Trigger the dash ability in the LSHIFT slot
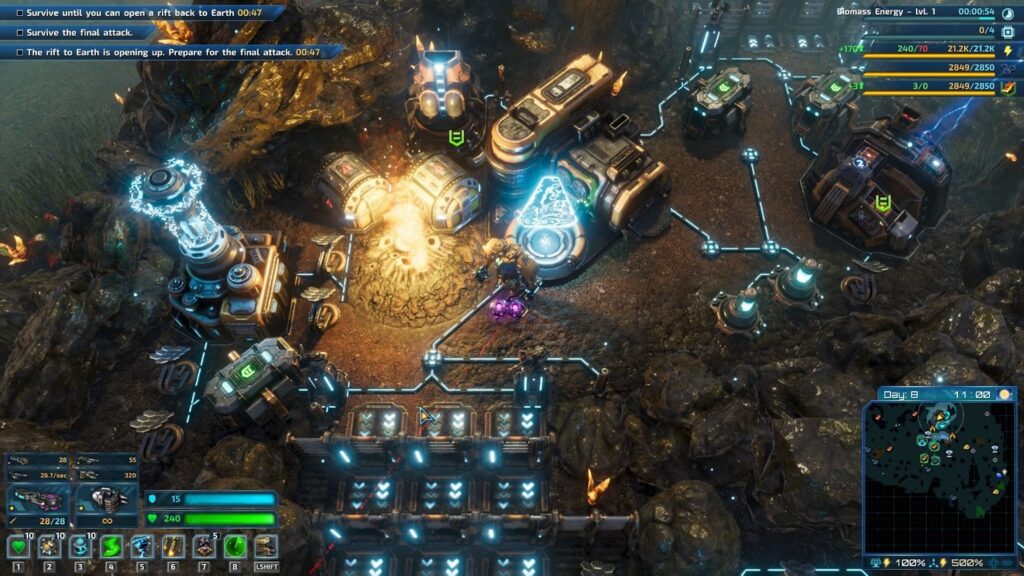Screen dimensions: 1024x576 (x=266, y=546)
